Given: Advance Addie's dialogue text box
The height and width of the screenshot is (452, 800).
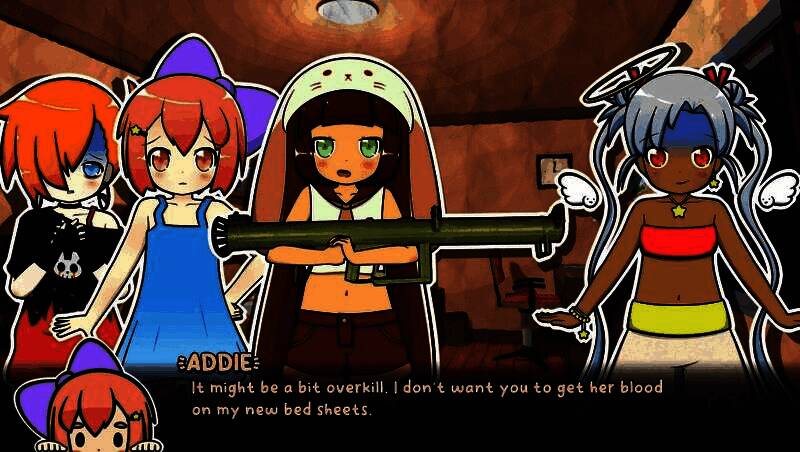Looking at the screenshot, I should click(428, 398).
